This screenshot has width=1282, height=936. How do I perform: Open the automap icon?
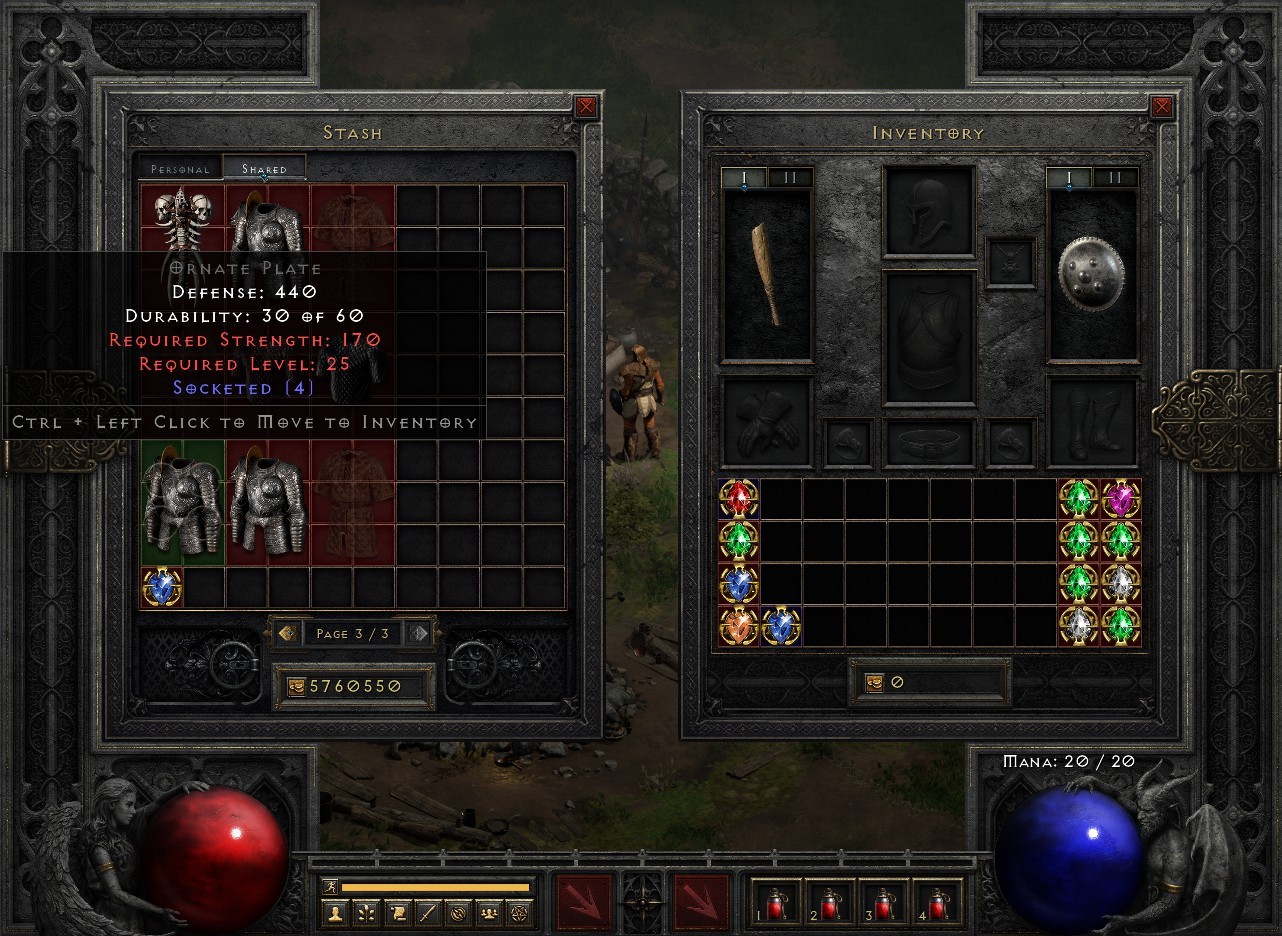(460, 912)
